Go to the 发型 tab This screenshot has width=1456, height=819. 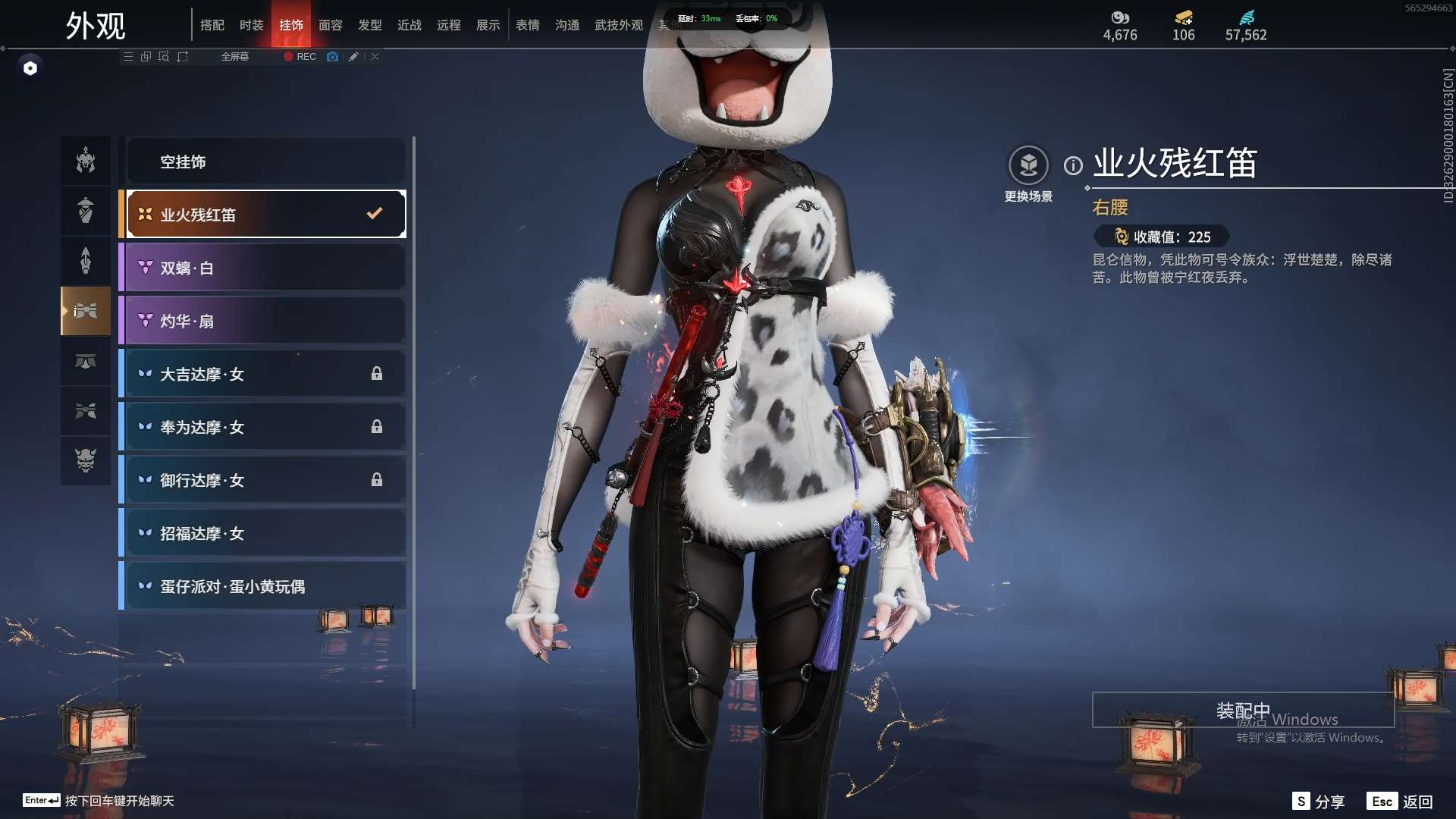[x=369, y=25]
